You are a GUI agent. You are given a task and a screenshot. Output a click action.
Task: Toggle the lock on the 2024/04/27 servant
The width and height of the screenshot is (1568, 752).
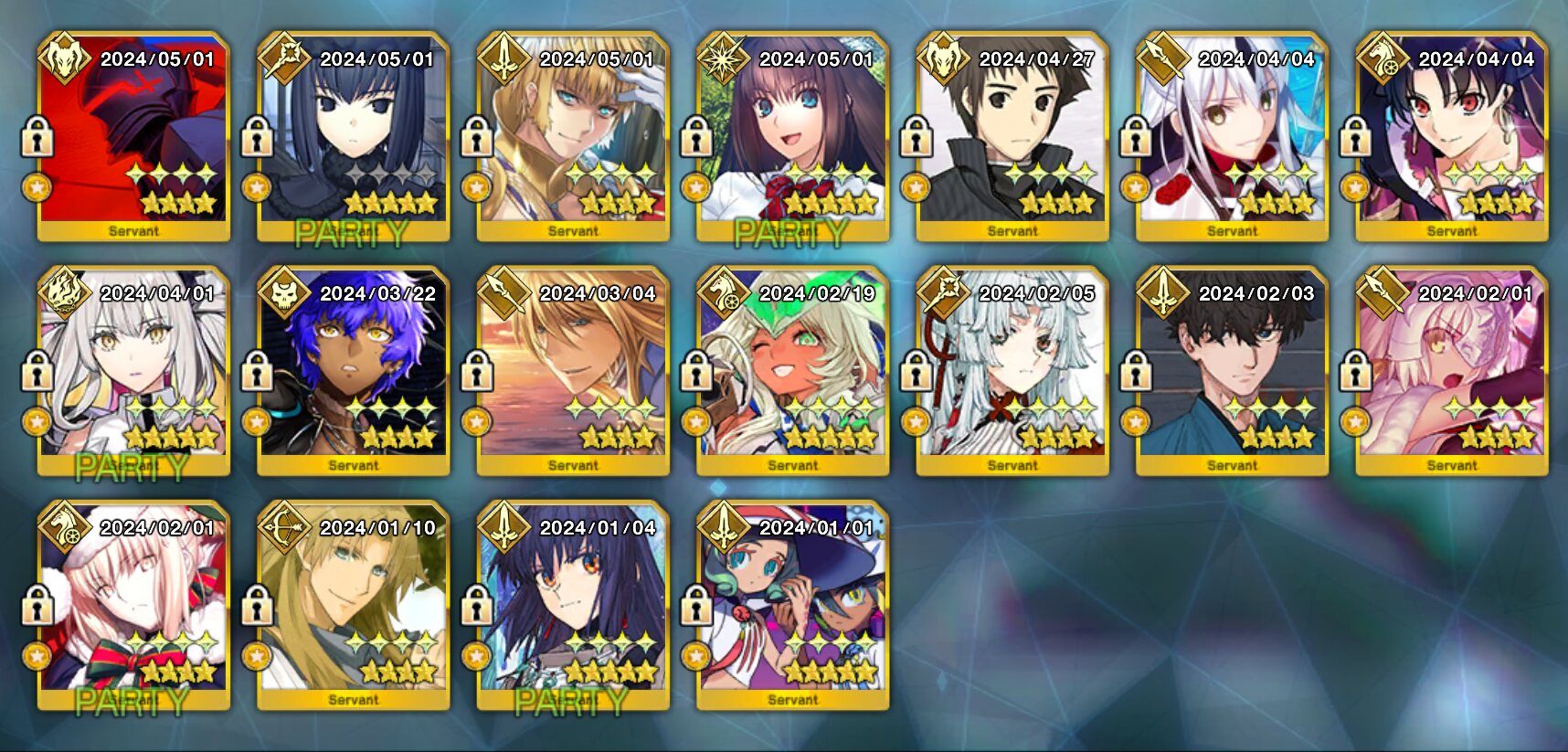click(915, 138)
